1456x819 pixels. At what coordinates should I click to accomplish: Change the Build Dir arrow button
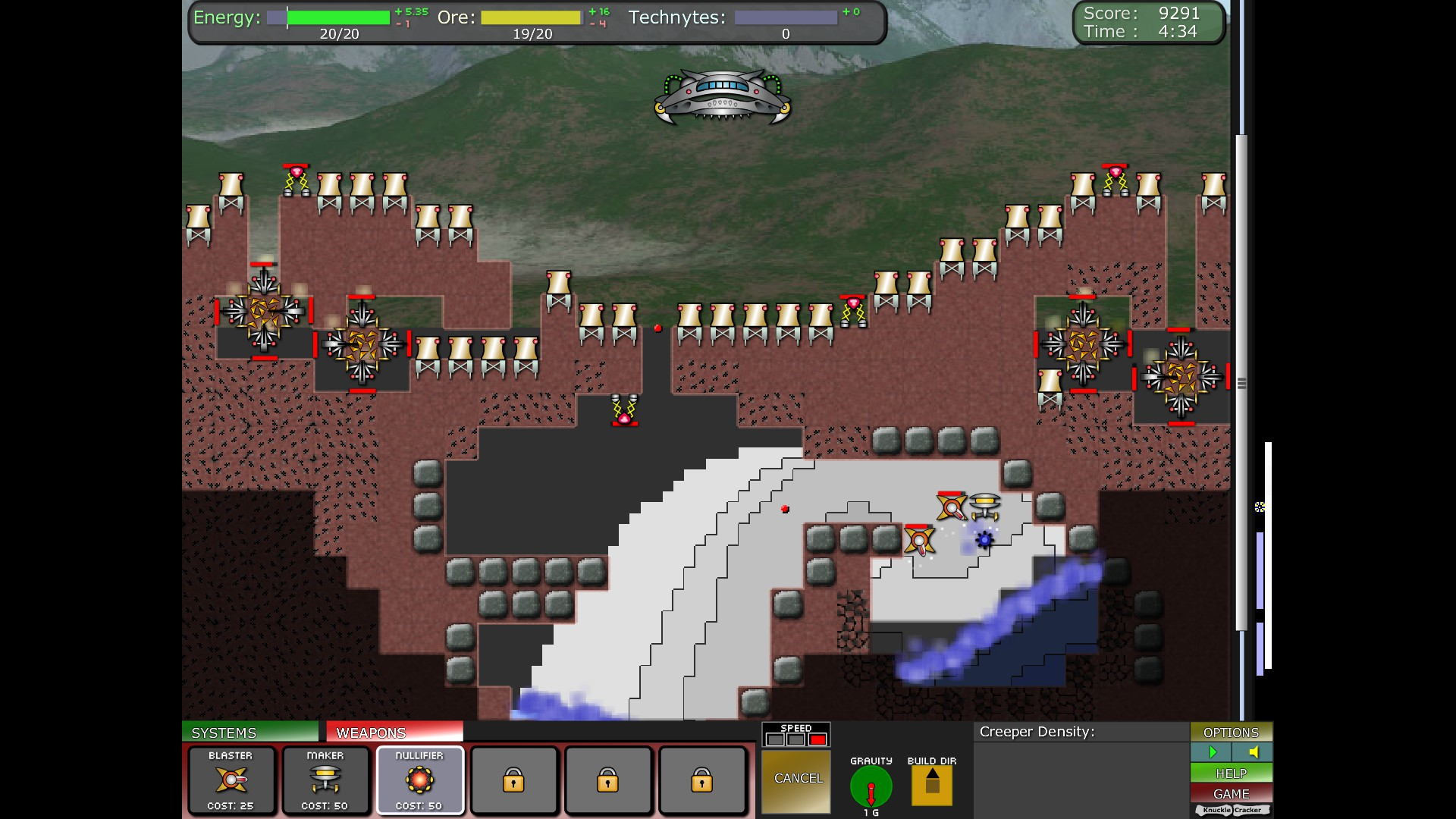click(932, 786)
